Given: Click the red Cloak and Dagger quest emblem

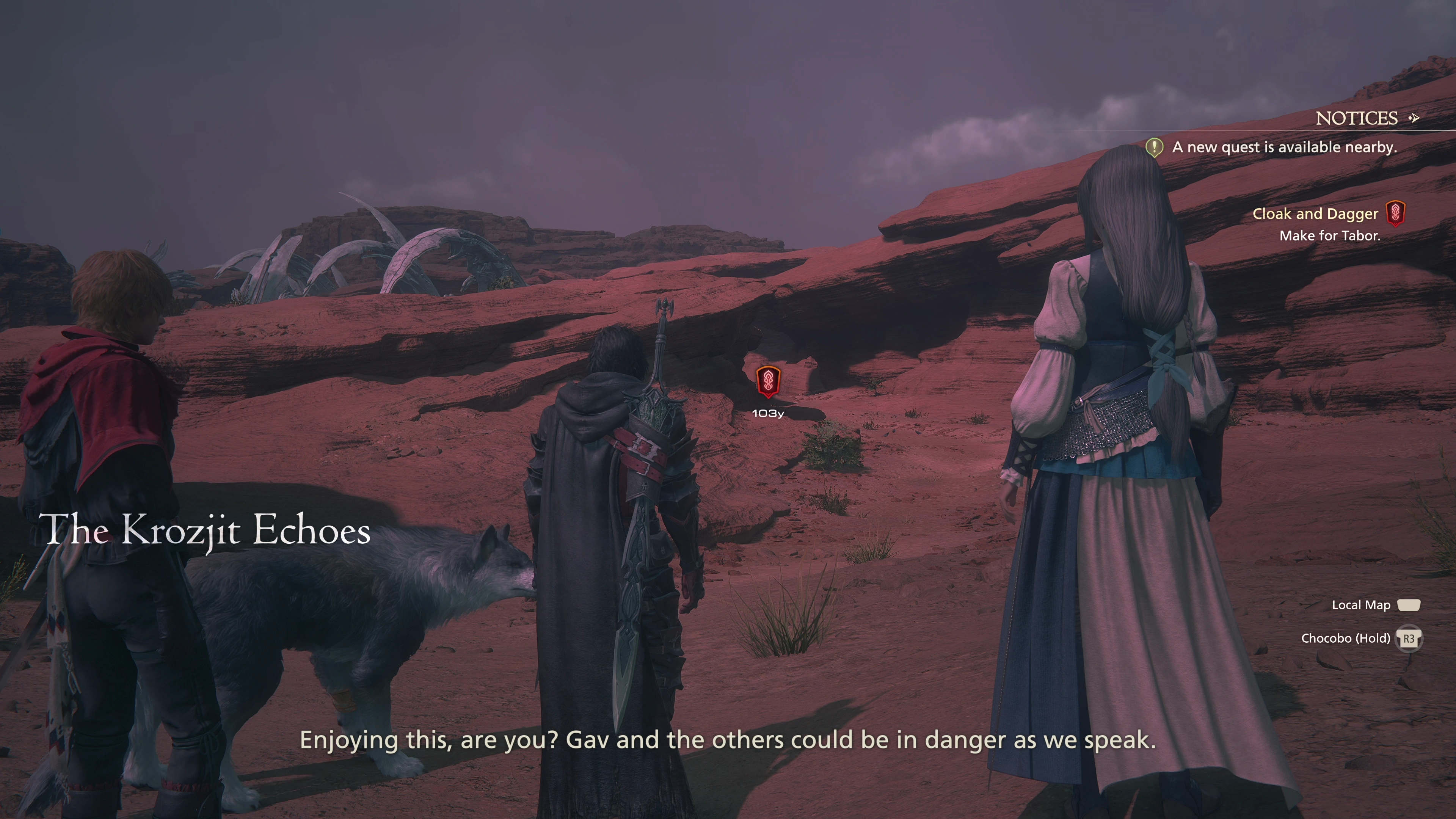Looking at the screenshot, I should (1395, 213).
